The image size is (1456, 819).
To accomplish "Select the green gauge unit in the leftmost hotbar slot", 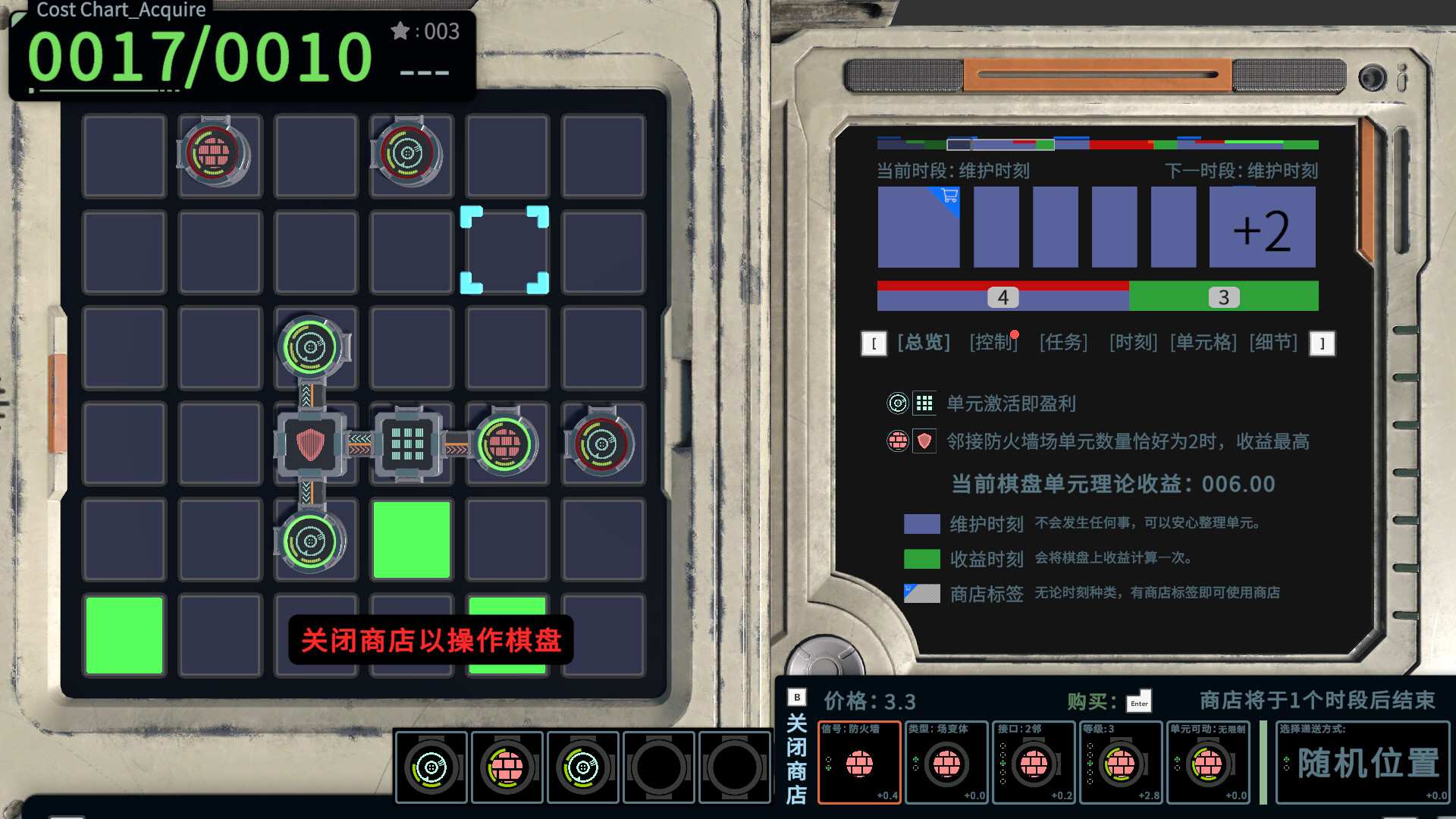I will (431, 767).
